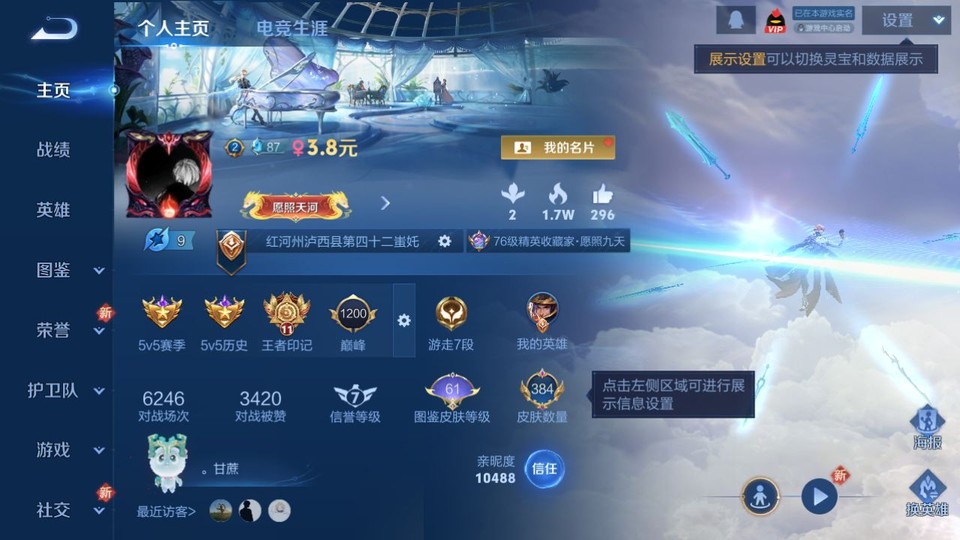Open 海报 poster option
960x540 pixels.
(927, 427)
